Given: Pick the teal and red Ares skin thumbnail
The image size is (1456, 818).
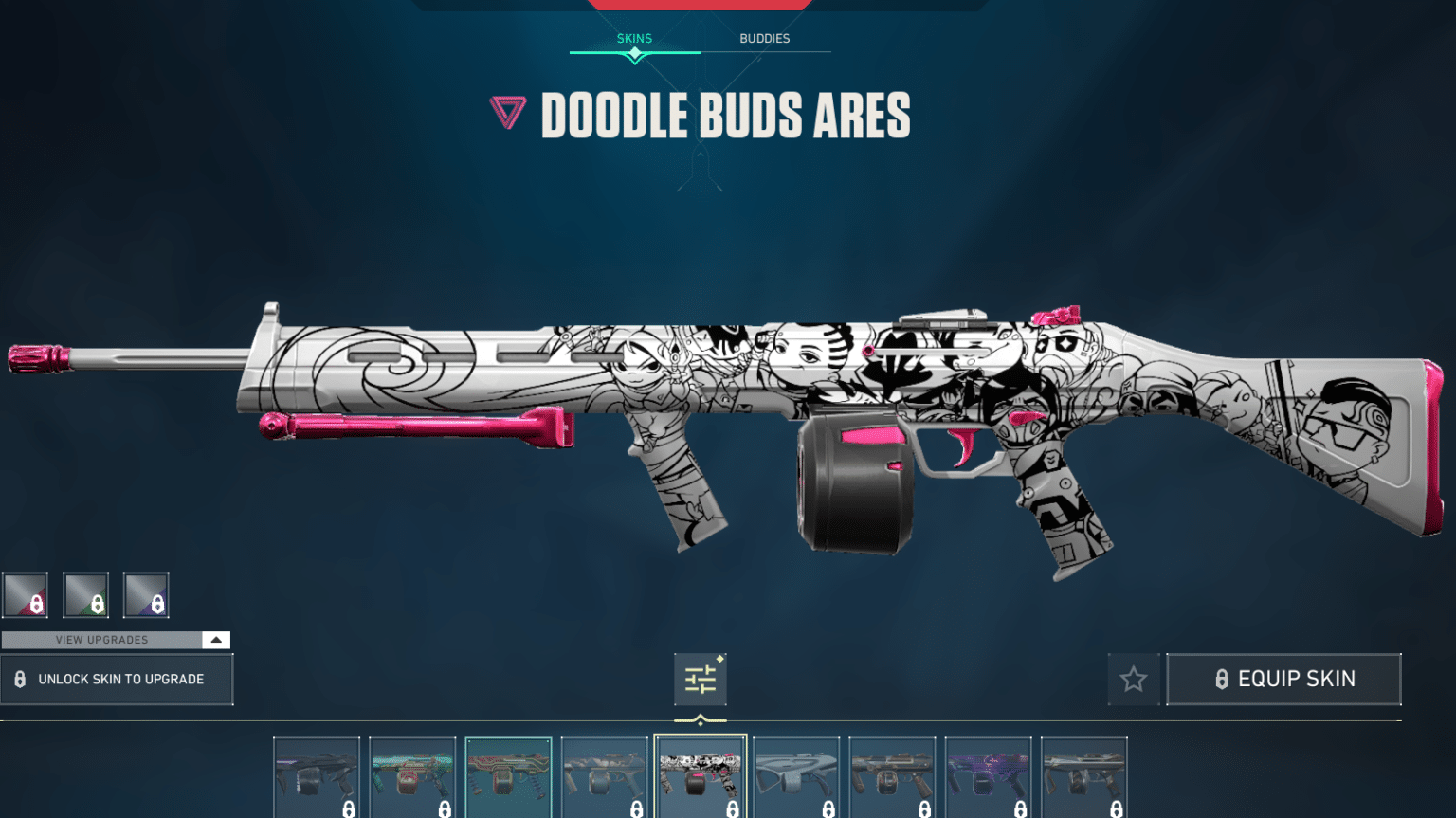Looking at the screenshot, I should 412,777.
